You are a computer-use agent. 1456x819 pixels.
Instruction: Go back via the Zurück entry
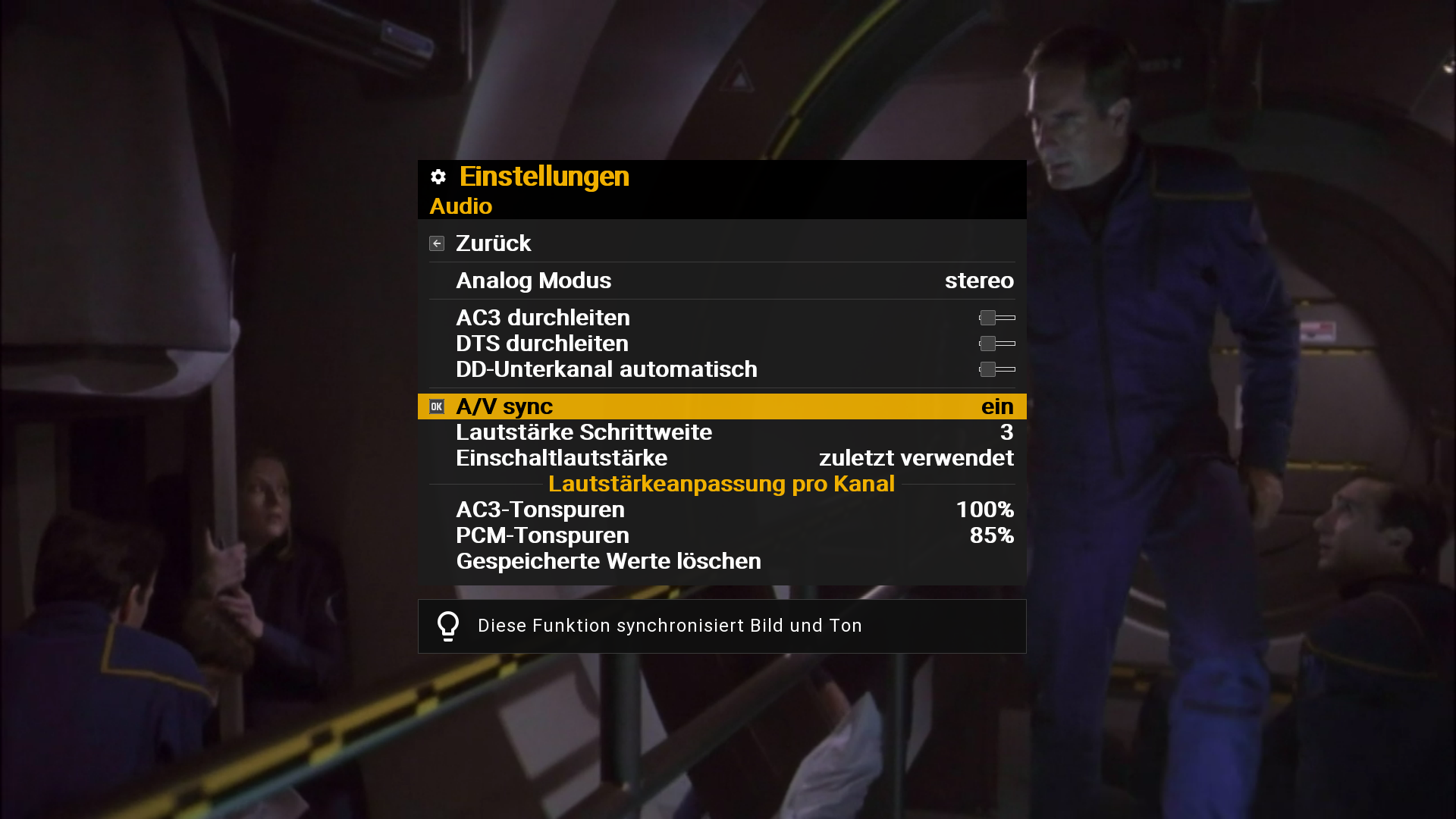click(494, 243)
